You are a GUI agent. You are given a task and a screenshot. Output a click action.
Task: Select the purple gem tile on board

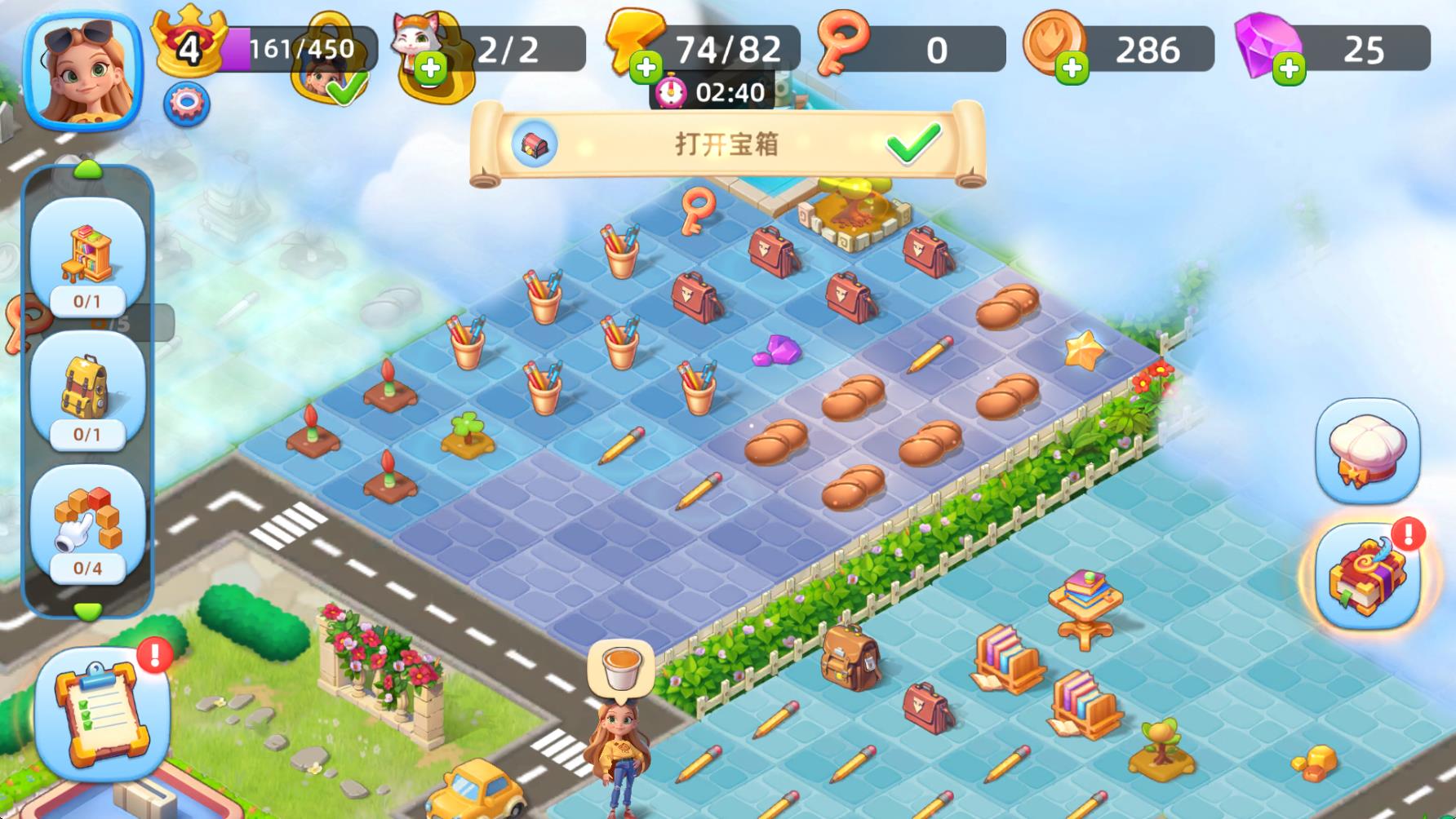[776, 351]
